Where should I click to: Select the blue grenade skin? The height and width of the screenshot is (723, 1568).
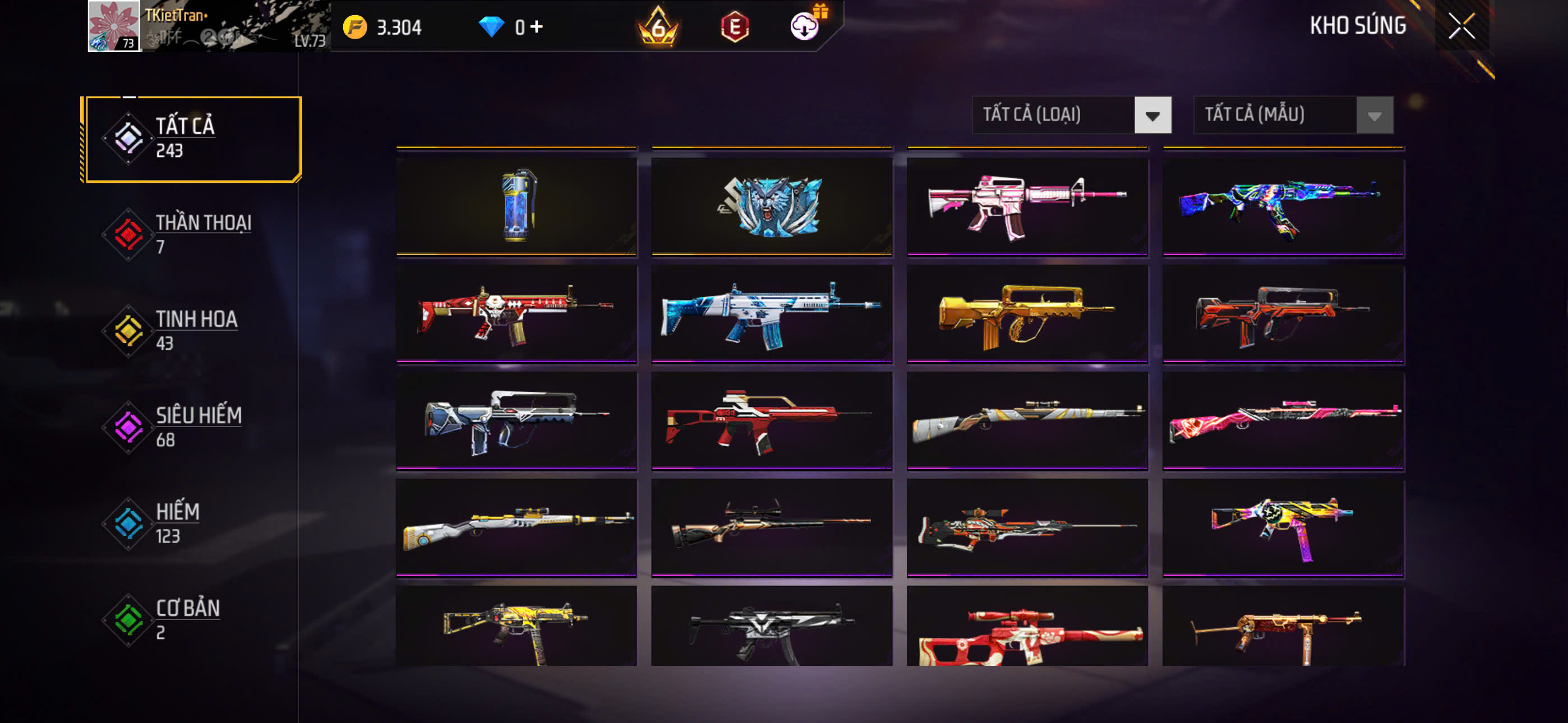pyautogui.click(x=516, y=206)
